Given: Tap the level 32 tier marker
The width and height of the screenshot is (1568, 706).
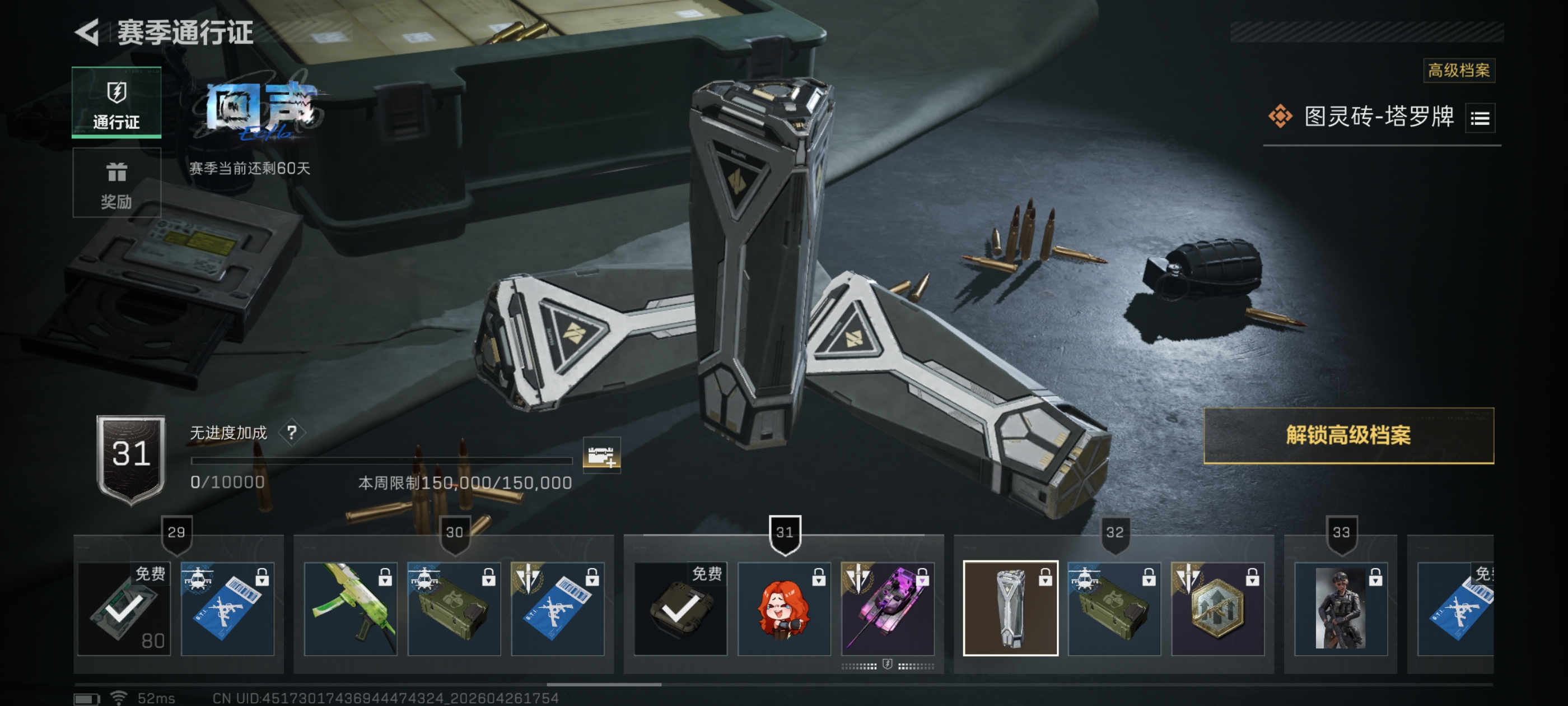Looking at the screenshot, I should (1114, 533).
